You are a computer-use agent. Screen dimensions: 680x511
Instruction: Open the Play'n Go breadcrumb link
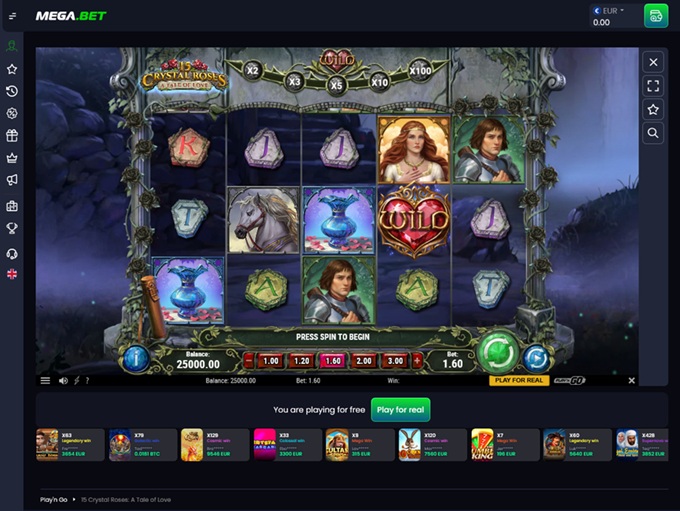click(x=54, y=498)
